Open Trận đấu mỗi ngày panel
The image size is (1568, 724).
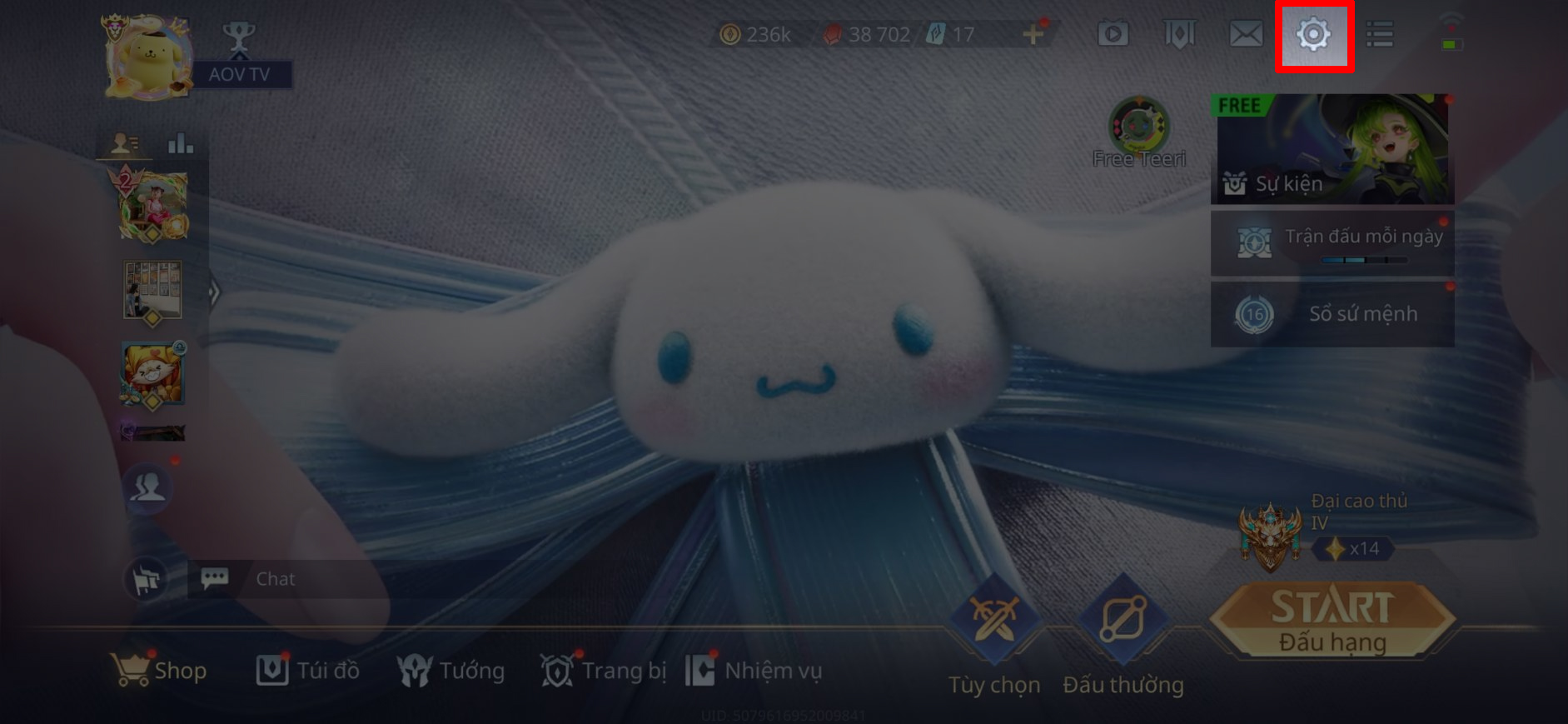[1332, 242]
